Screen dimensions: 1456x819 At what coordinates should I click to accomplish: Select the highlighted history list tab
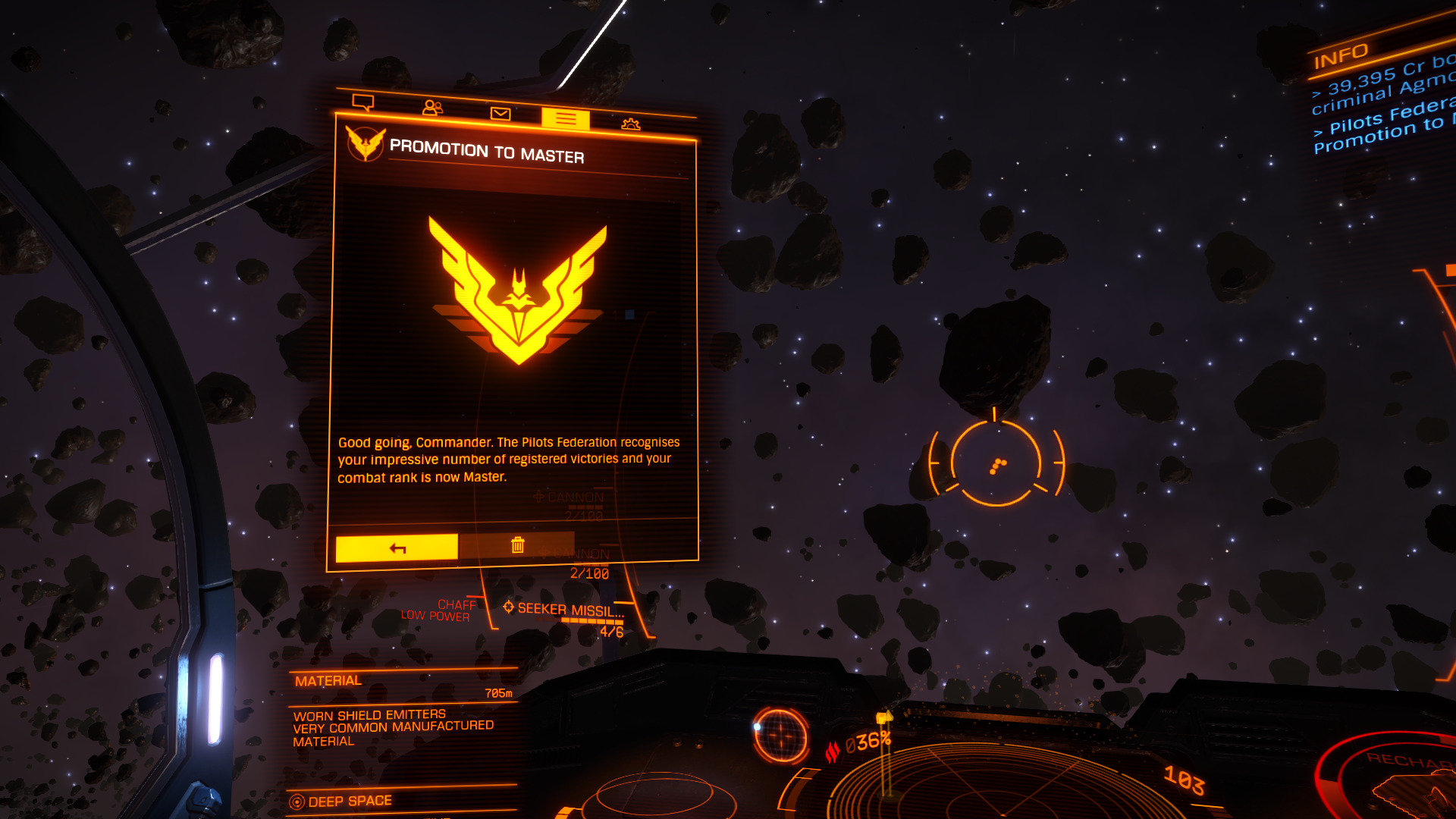(x=566, y=119)
